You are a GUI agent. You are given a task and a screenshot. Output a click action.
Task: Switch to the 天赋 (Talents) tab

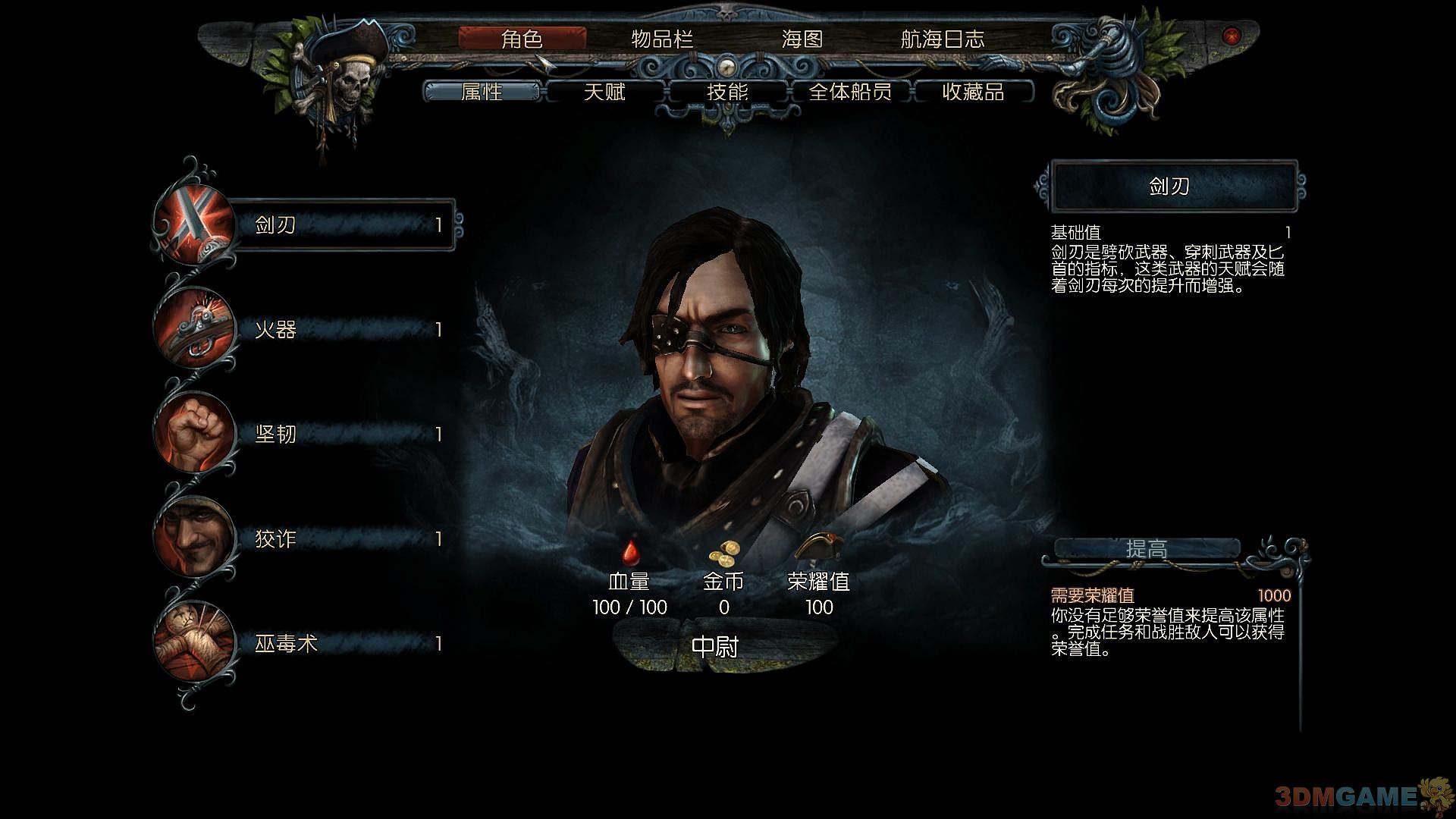coord(606,93)
